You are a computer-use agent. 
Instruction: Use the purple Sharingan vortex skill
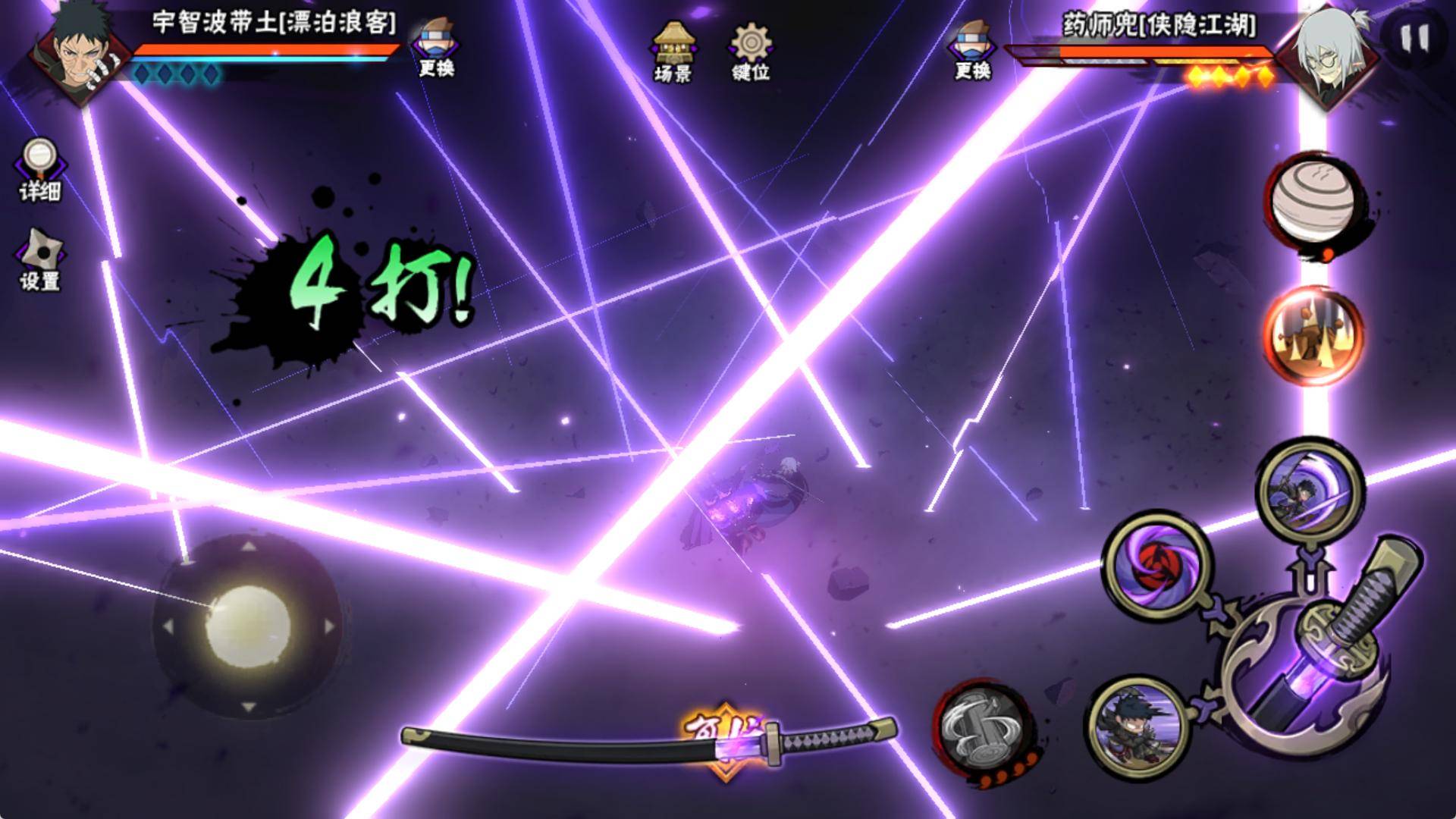1157,566
